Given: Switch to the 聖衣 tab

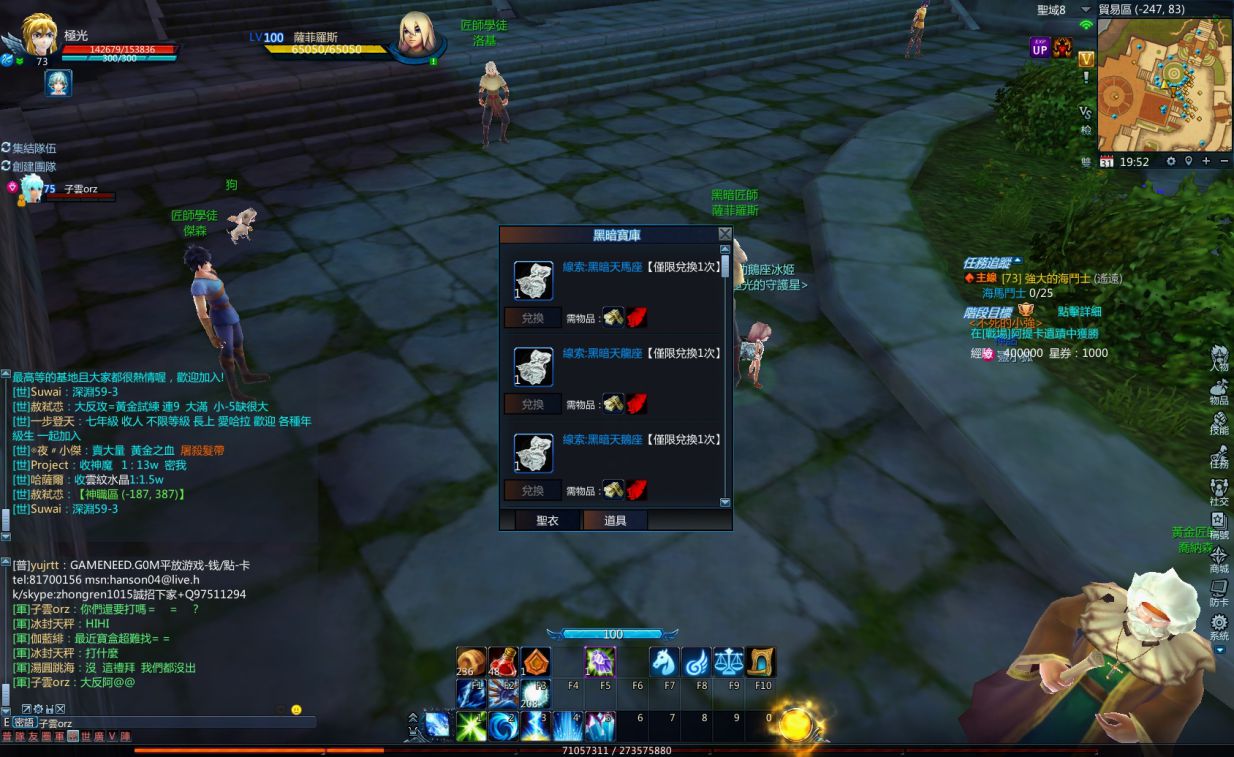Looking at the screenshot, I should point(547,520).
